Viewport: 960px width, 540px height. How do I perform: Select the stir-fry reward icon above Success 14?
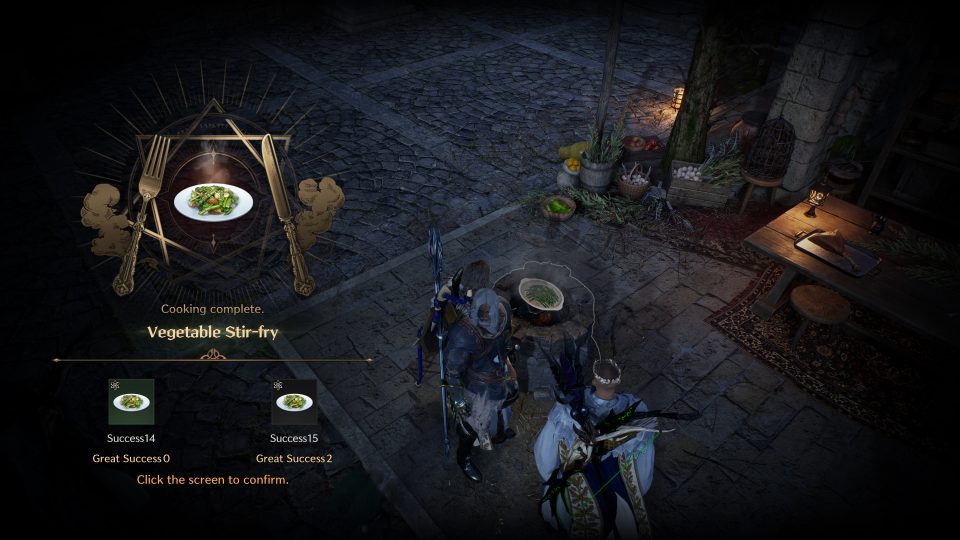pyautogui.click(x=131, y=402)
